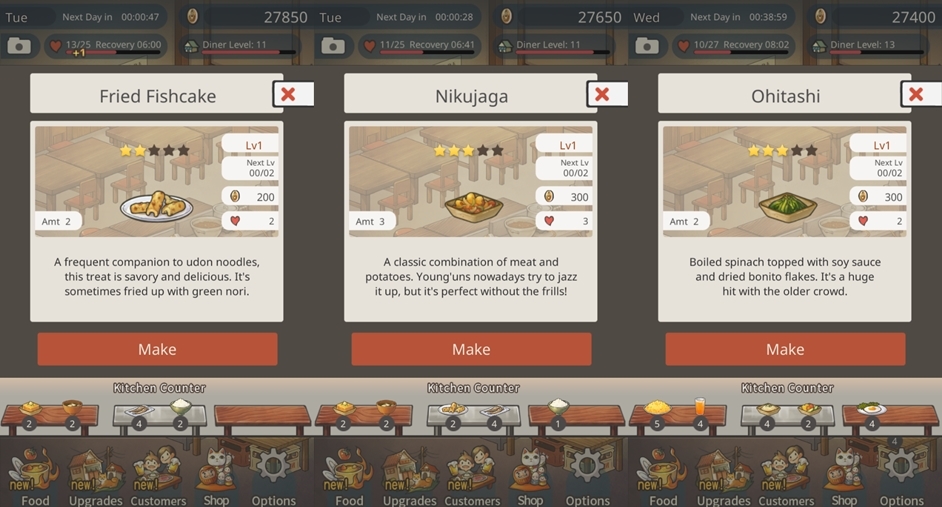Close the Ohitashi recipe panel

tap(916, 94)
